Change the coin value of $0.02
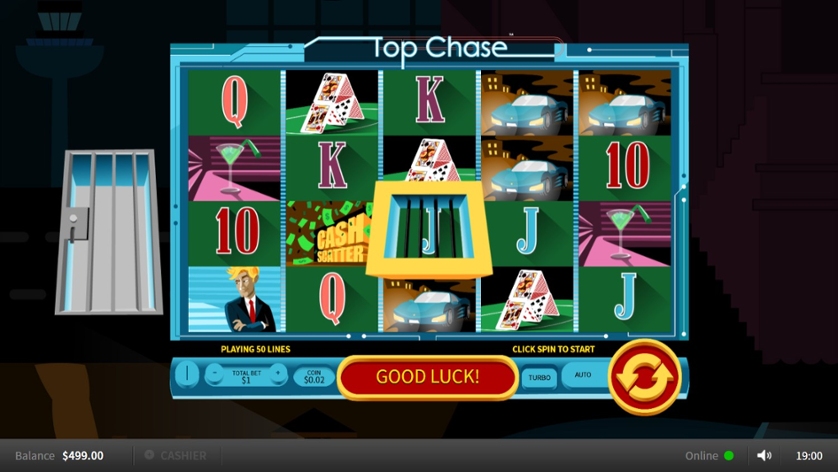Screen dimensions: 838x472 point(313,376)
